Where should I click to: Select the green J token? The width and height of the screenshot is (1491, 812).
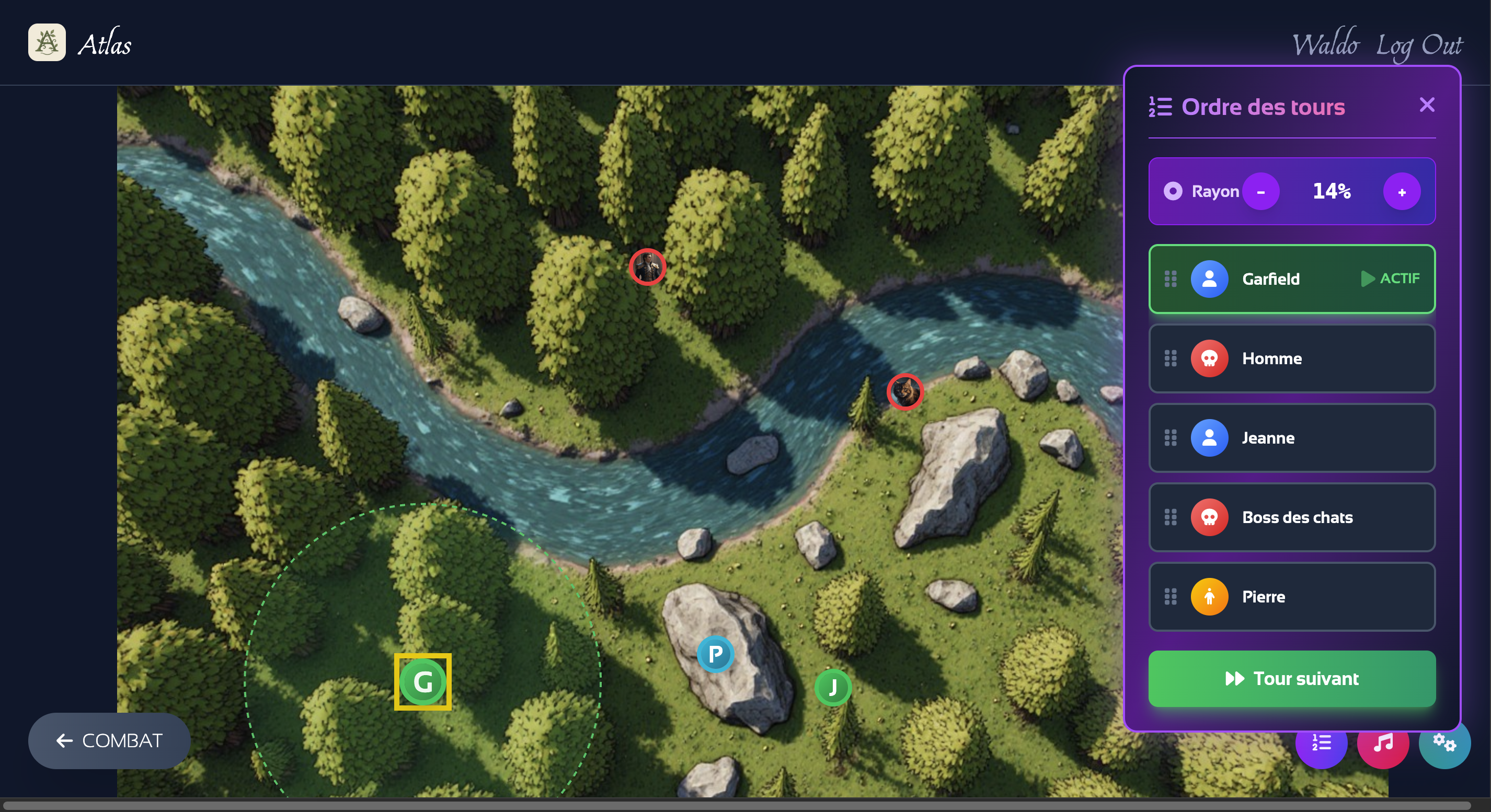pyautogui.click(x=833, y=687)
